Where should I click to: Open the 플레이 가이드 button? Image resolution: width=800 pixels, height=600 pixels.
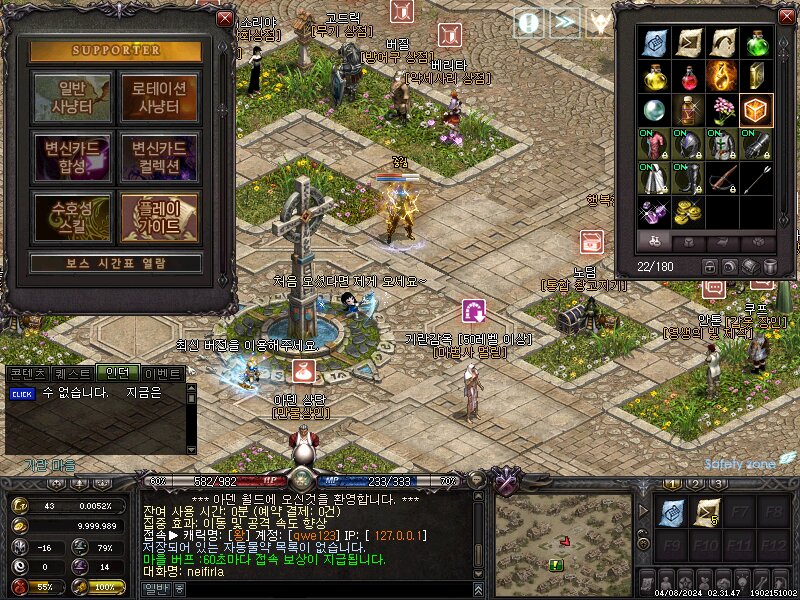coord(160,217)
